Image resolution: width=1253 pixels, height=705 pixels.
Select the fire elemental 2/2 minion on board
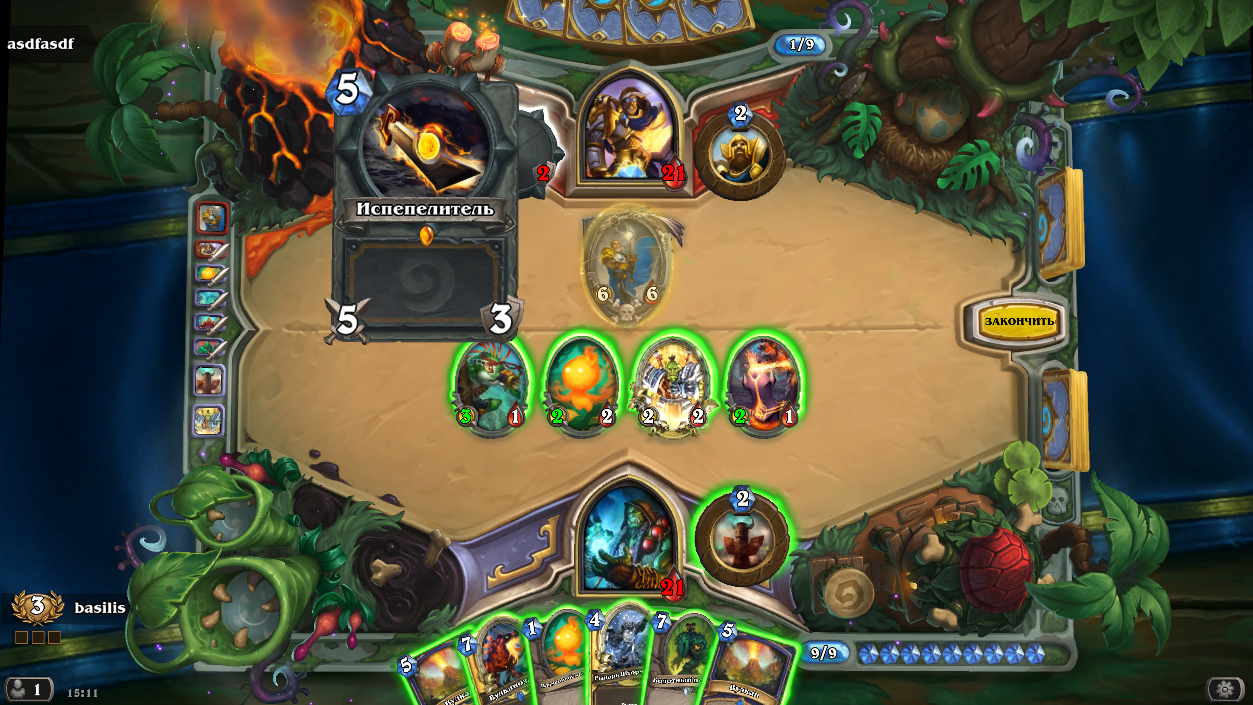tap(581, 385)
